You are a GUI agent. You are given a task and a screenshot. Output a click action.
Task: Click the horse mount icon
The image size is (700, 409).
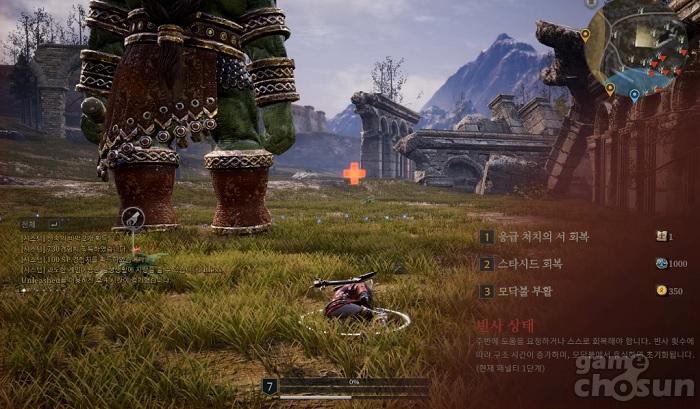tap(132, 219)
